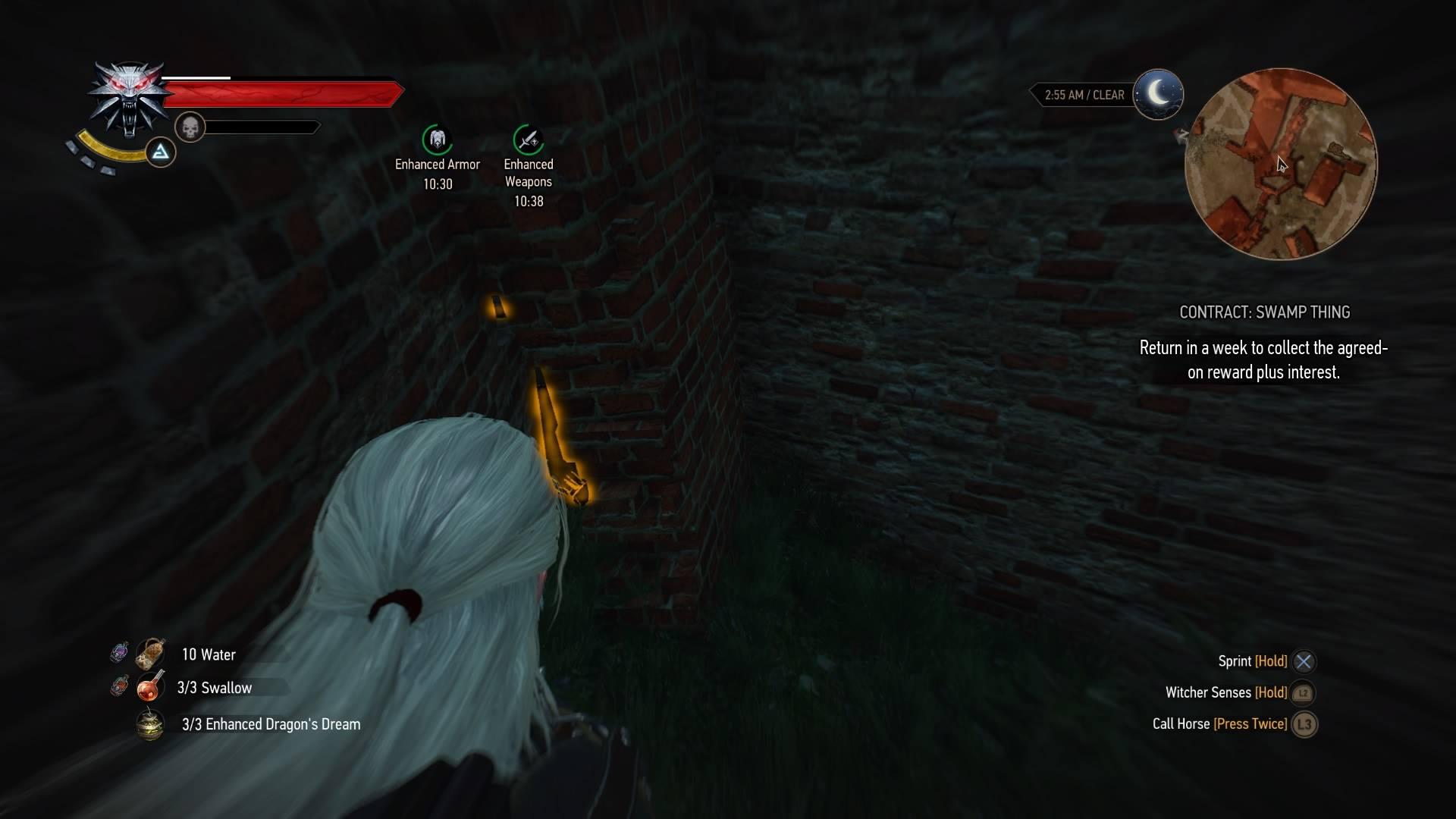Image resolution: width=1456 pixels, height=819 pixels.
Task: Select the Enhanced Armor buff icon
Action: point(437,141)
